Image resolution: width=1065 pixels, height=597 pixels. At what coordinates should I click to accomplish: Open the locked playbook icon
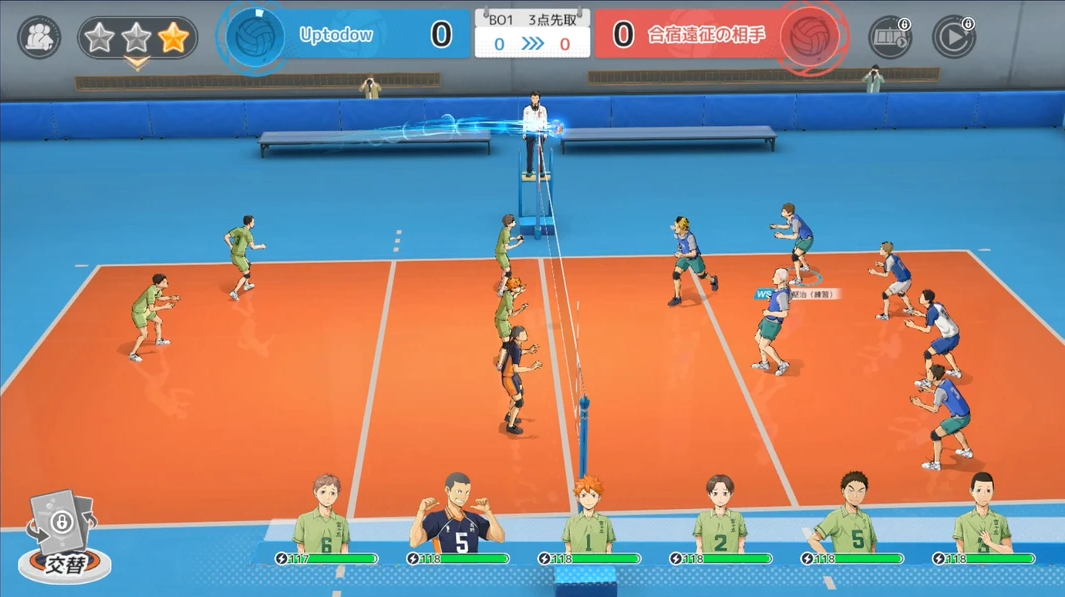(888, 38)
